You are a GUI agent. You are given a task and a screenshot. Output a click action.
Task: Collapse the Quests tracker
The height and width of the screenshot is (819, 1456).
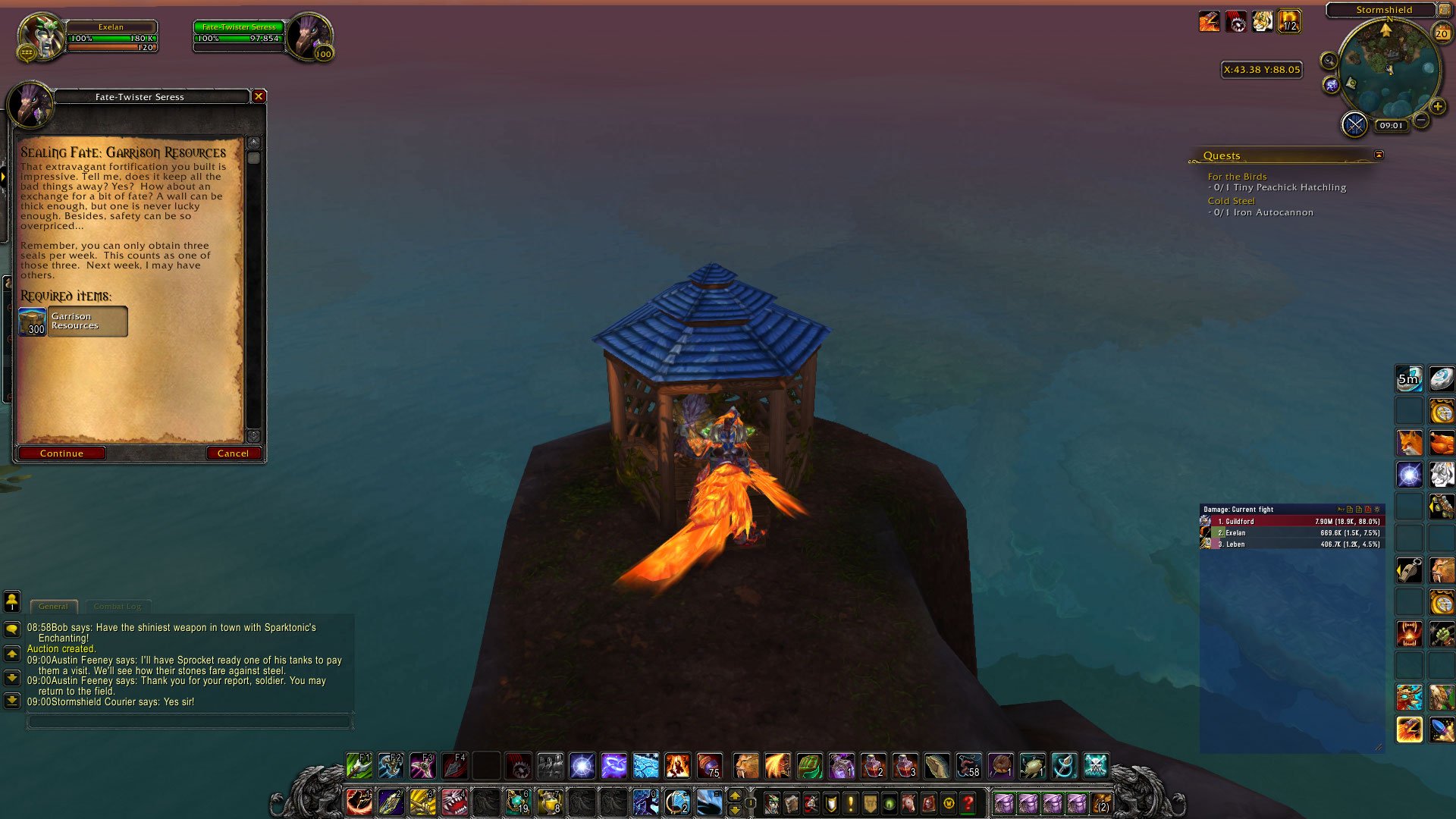[1379, 155]
